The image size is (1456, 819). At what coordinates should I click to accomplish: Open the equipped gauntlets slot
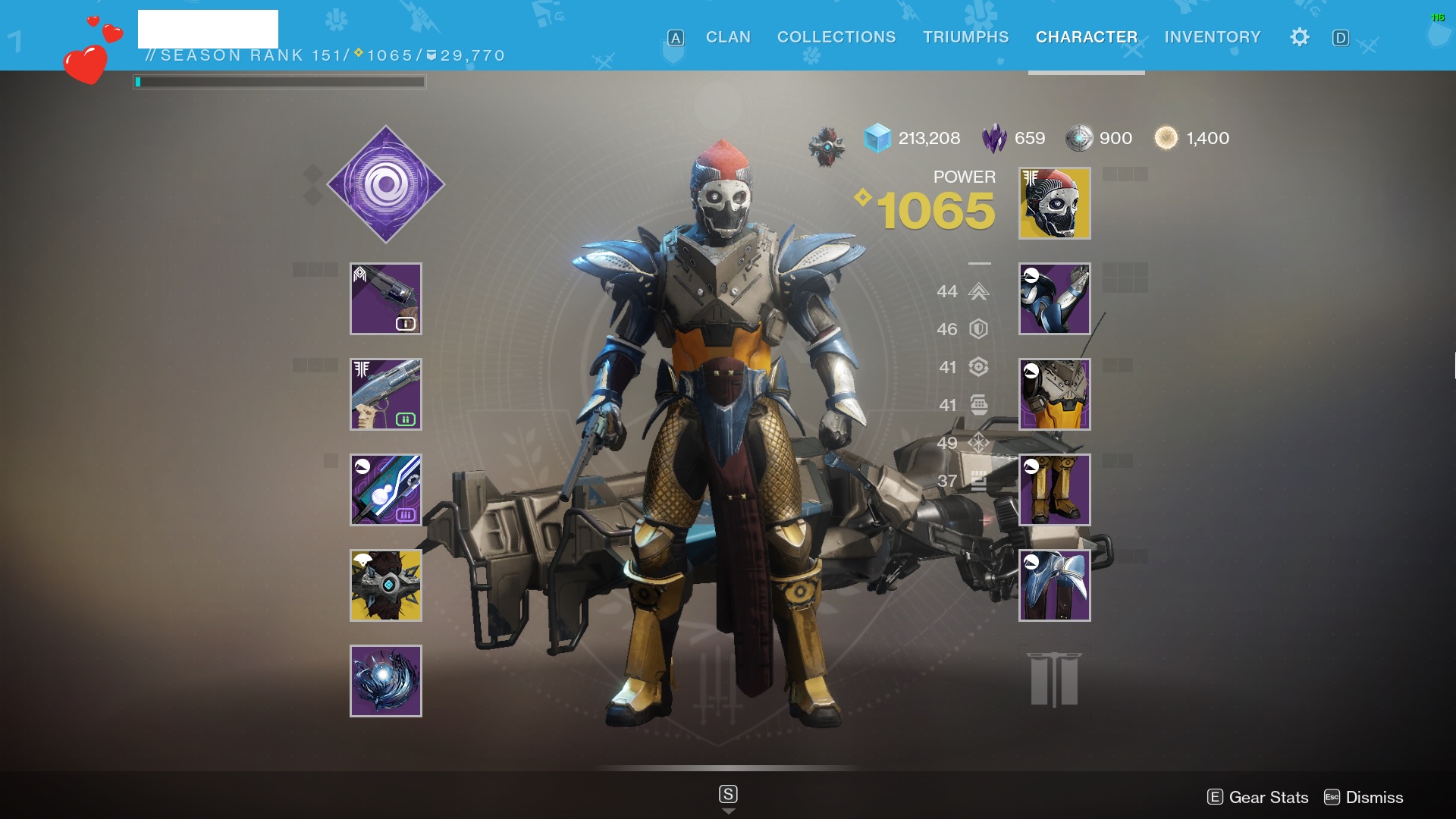click(x=1054, y=299)
